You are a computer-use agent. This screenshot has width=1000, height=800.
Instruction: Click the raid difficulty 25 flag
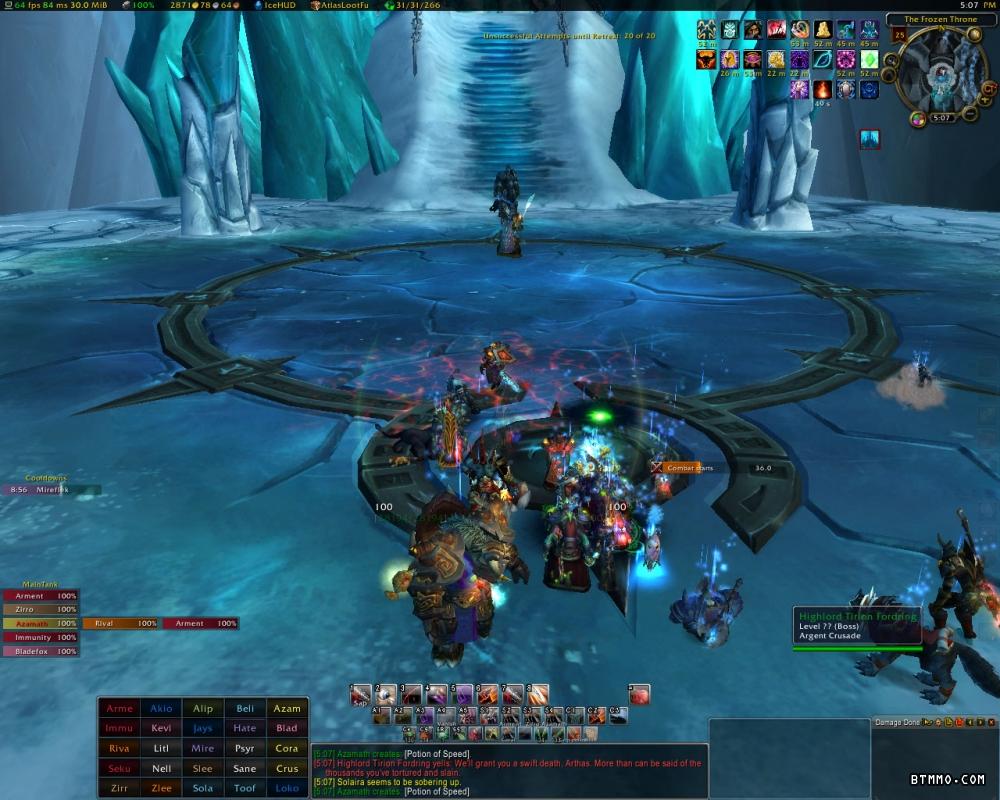(x=898, y=36)
